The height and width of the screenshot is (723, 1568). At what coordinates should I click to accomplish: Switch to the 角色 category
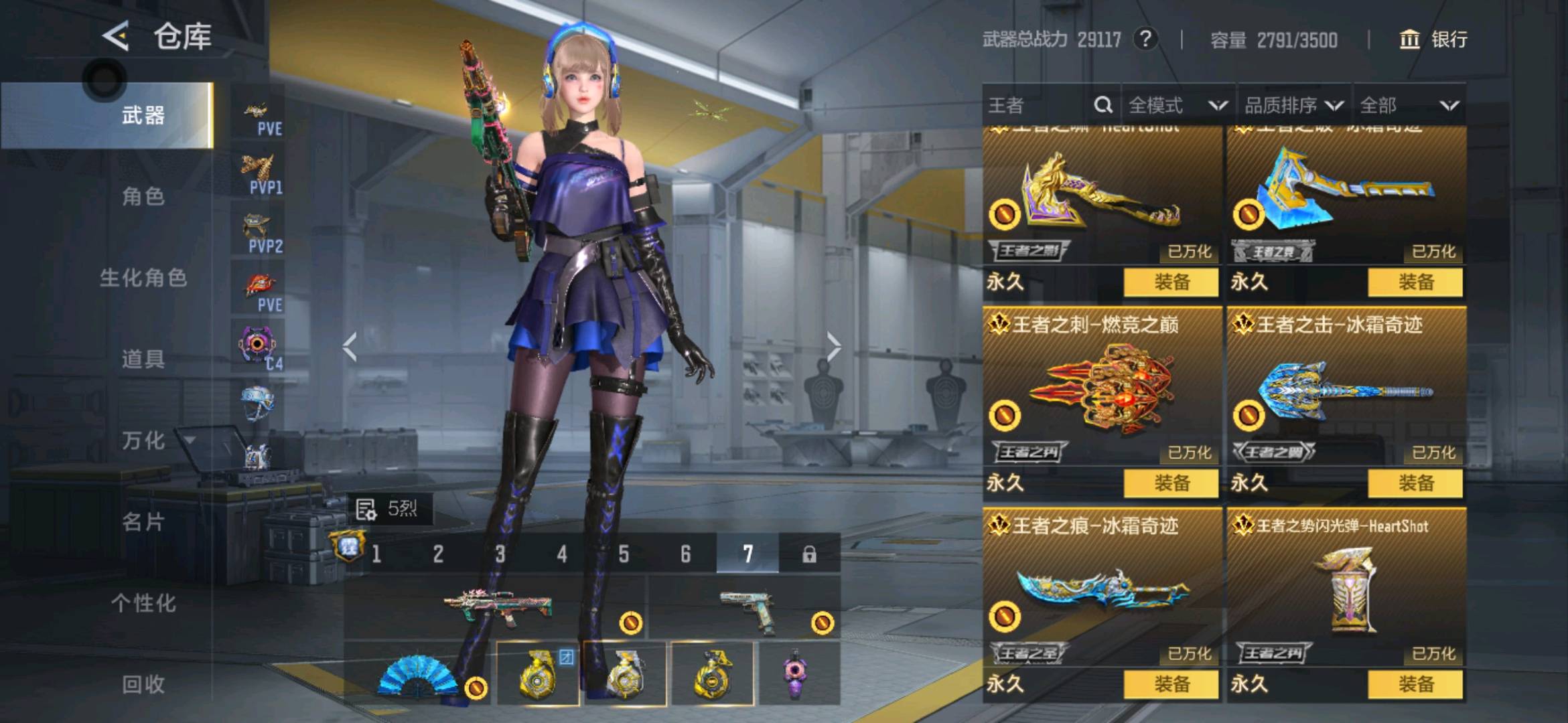coord(143,197)
